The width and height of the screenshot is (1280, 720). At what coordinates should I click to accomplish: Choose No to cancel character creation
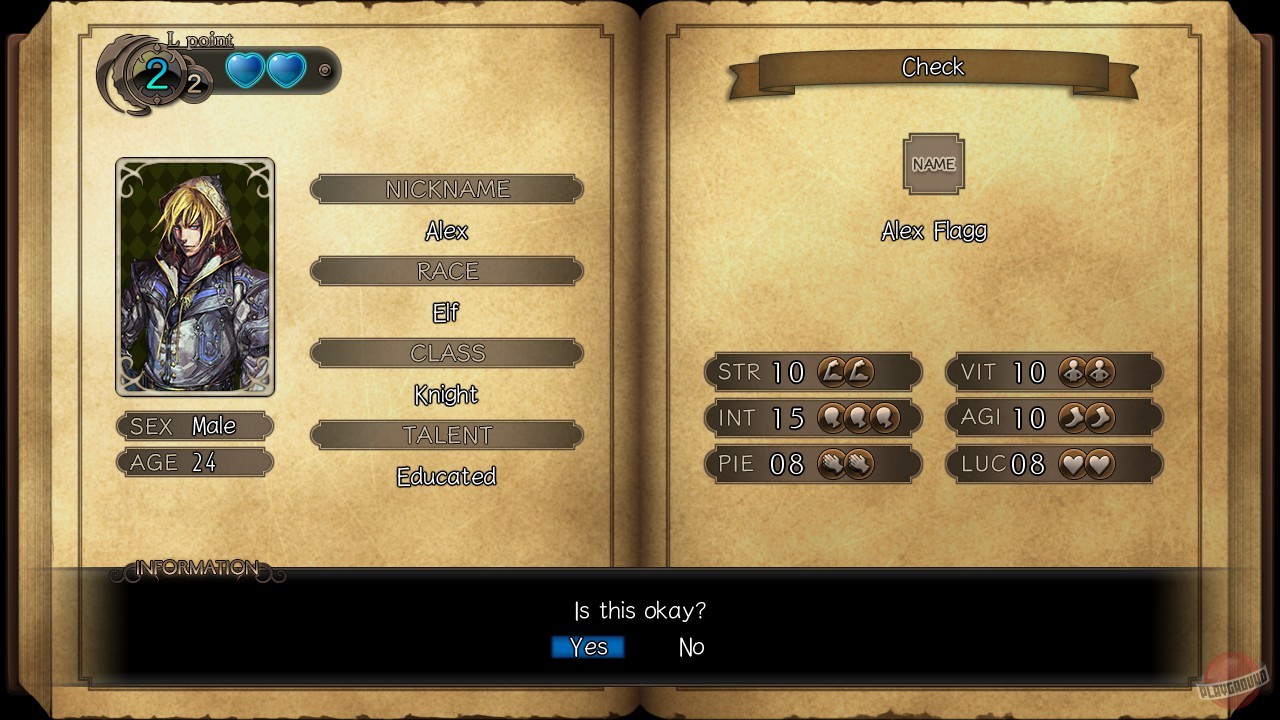690,647
